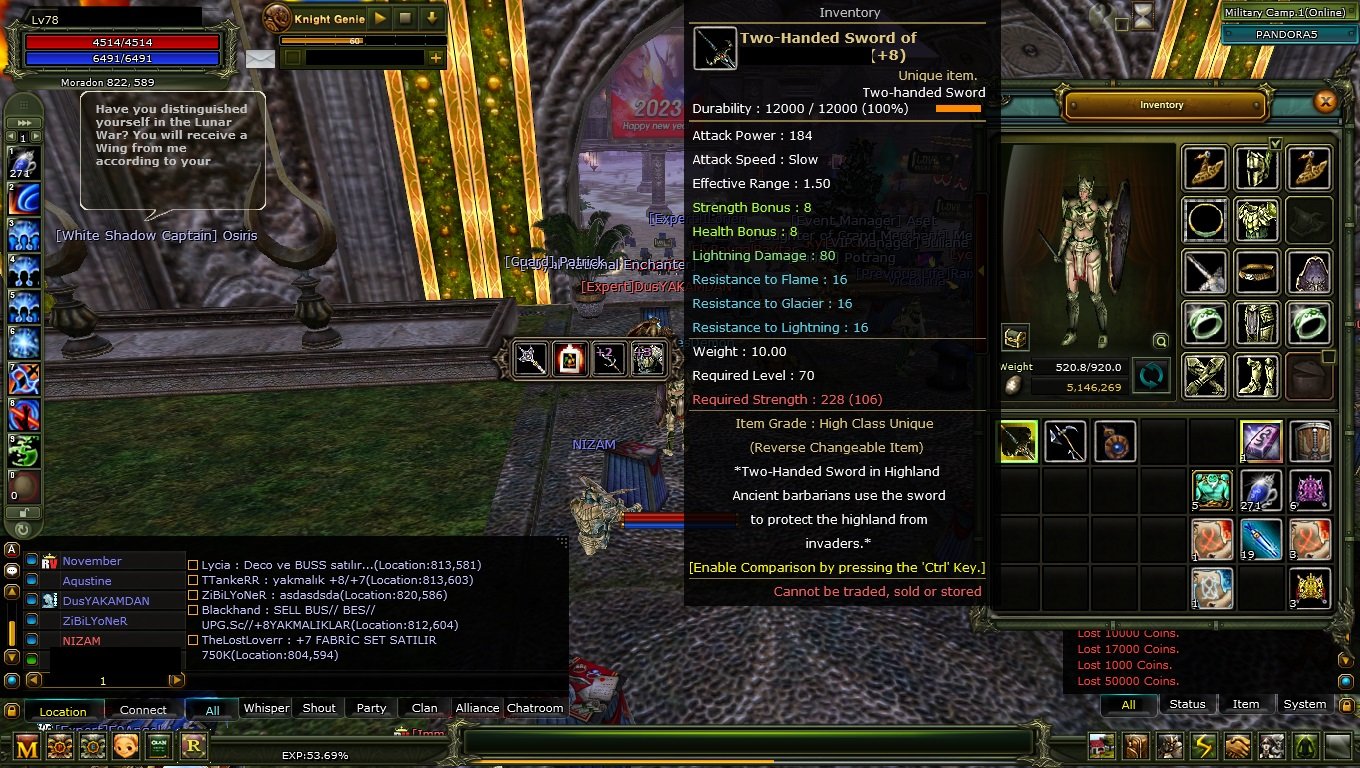Switch chat to the Shout tab
The width and height of the screenshot is (1360, 768).
coord(319,708)
